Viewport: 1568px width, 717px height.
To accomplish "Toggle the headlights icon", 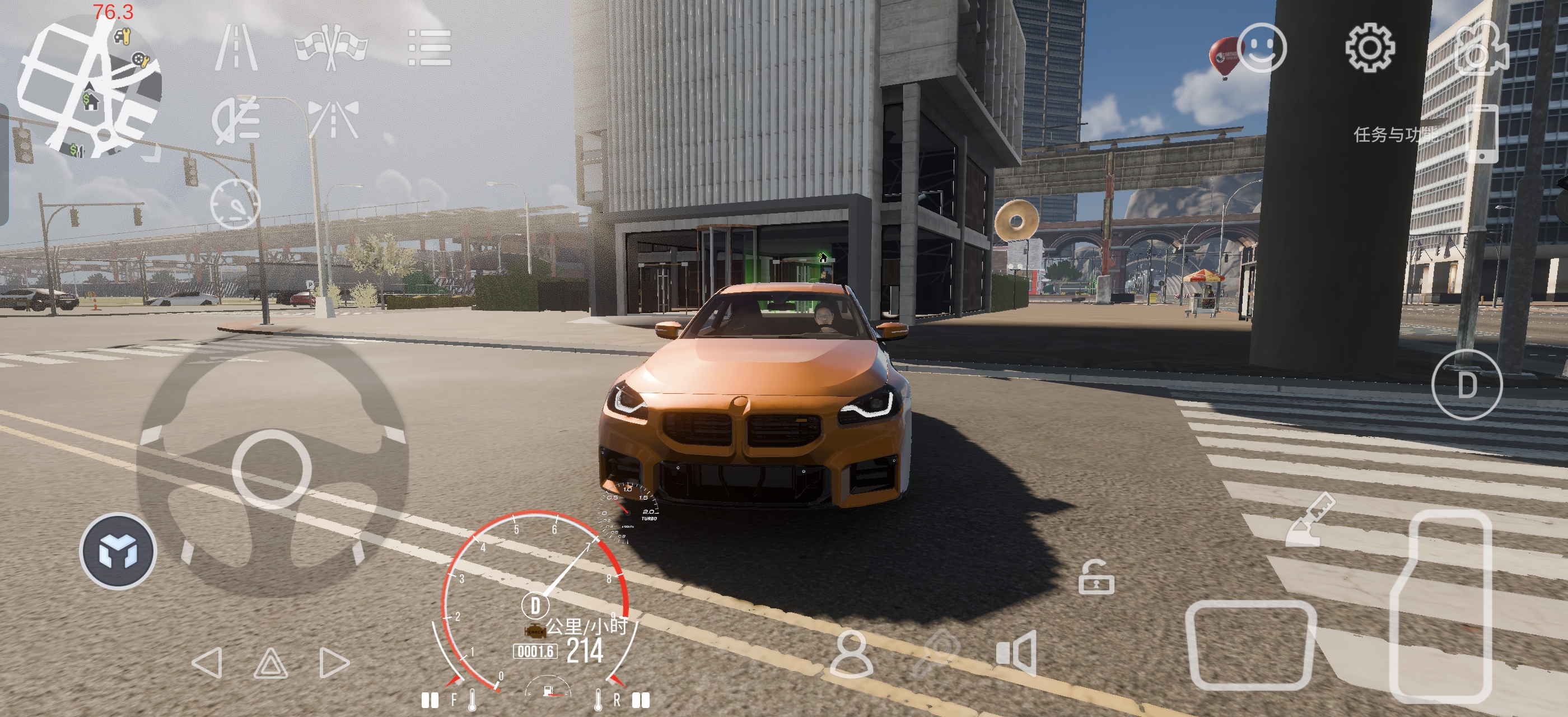I will 236,119.
